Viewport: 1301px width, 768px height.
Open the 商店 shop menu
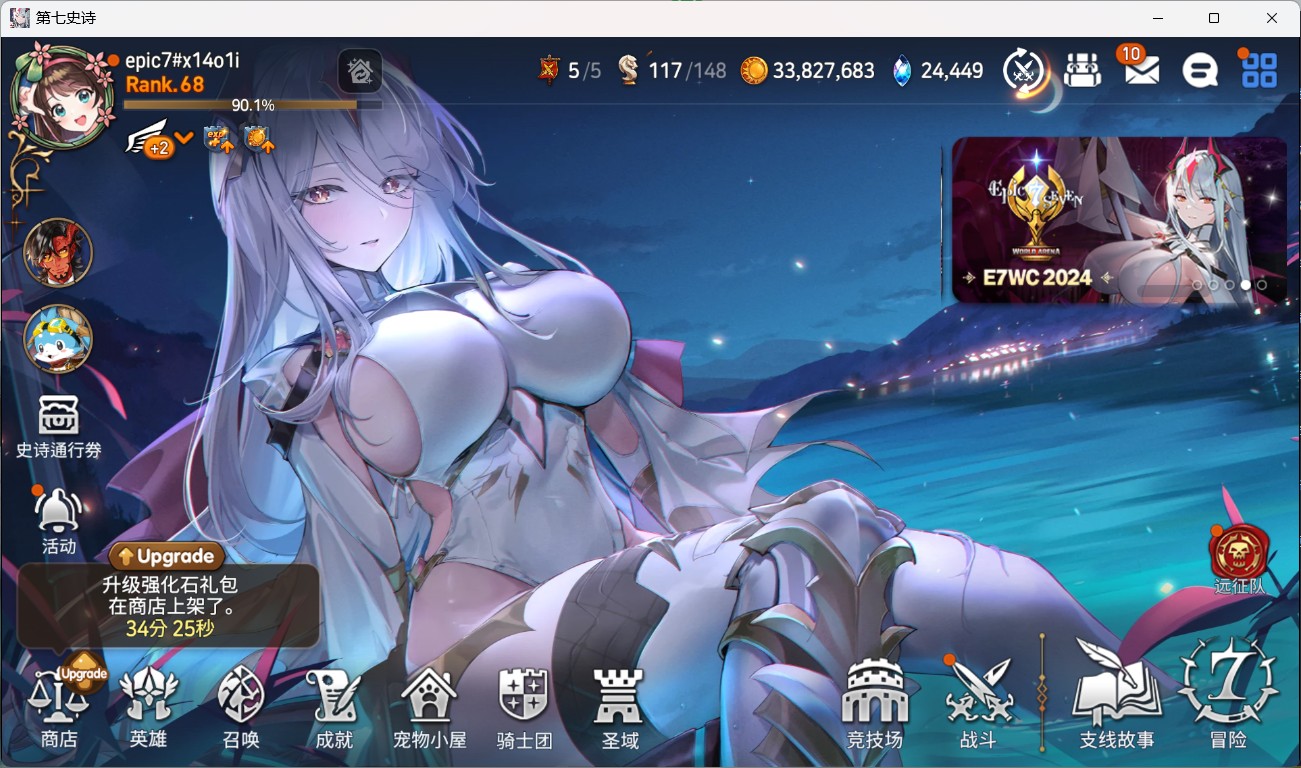click(x=59, y=705)
